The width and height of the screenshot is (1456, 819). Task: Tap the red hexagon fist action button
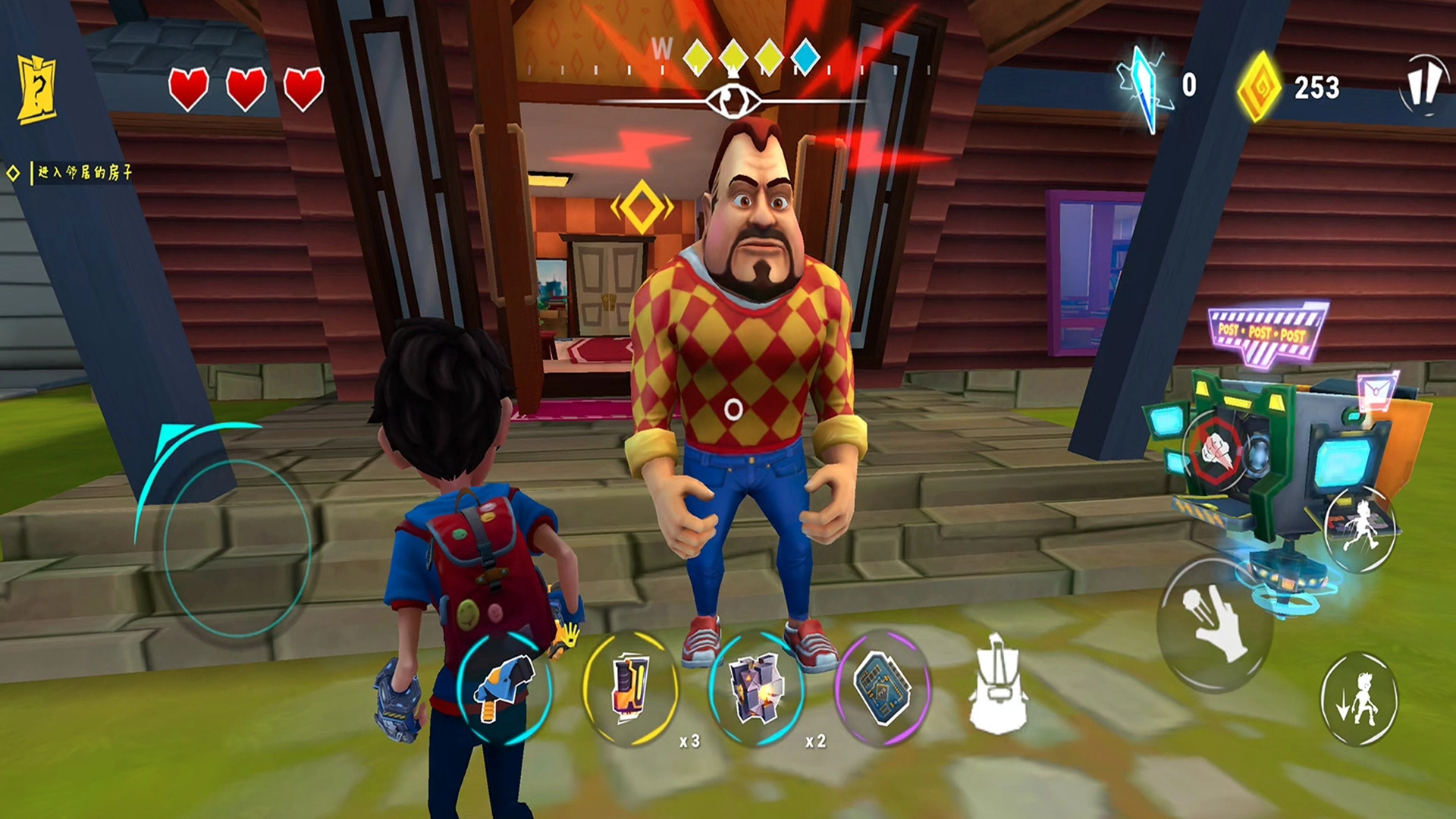[x=1216, y=449]
